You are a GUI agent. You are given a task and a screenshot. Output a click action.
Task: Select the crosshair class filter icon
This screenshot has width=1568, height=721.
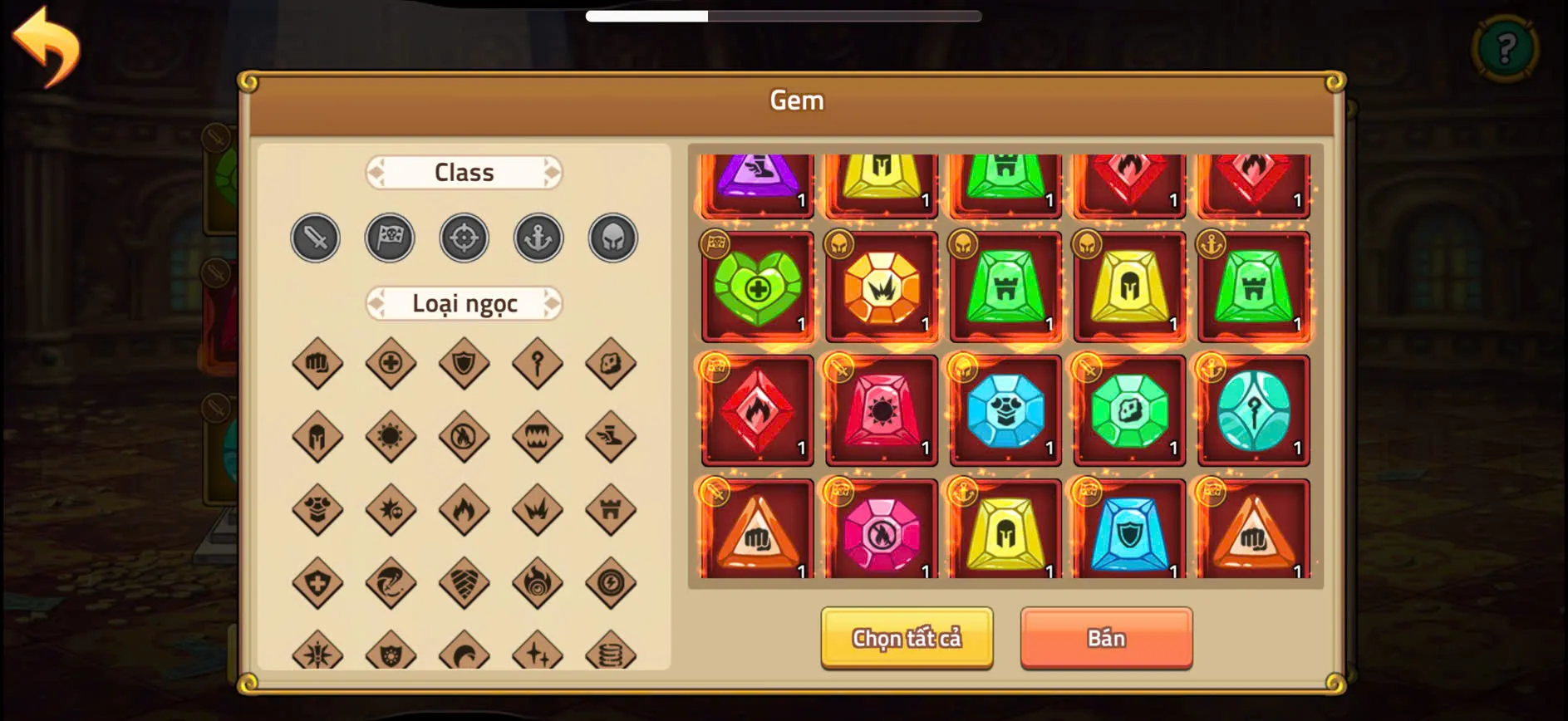click(x=464, y=238)
